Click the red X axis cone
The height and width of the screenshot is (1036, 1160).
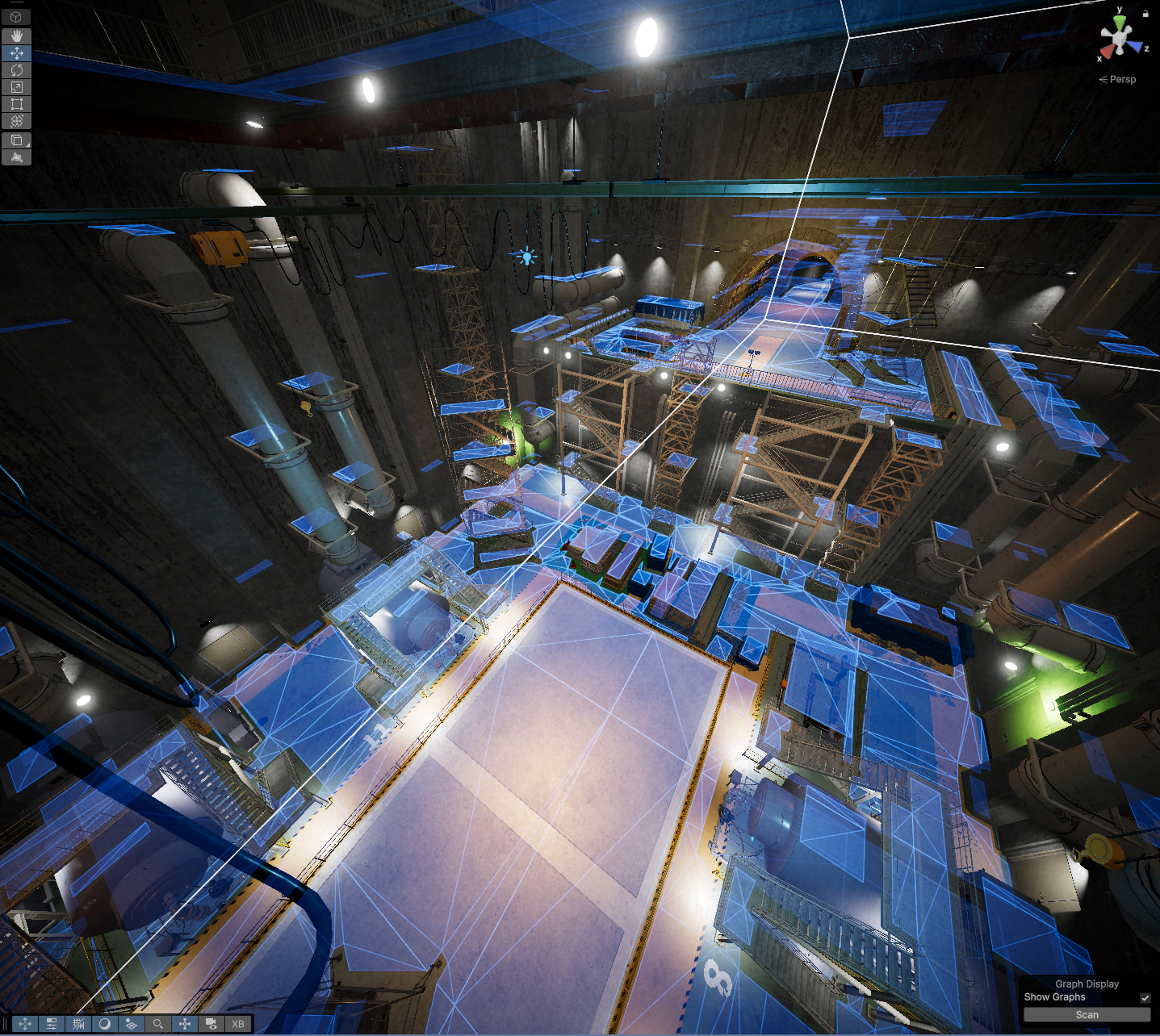(1105, 52)
